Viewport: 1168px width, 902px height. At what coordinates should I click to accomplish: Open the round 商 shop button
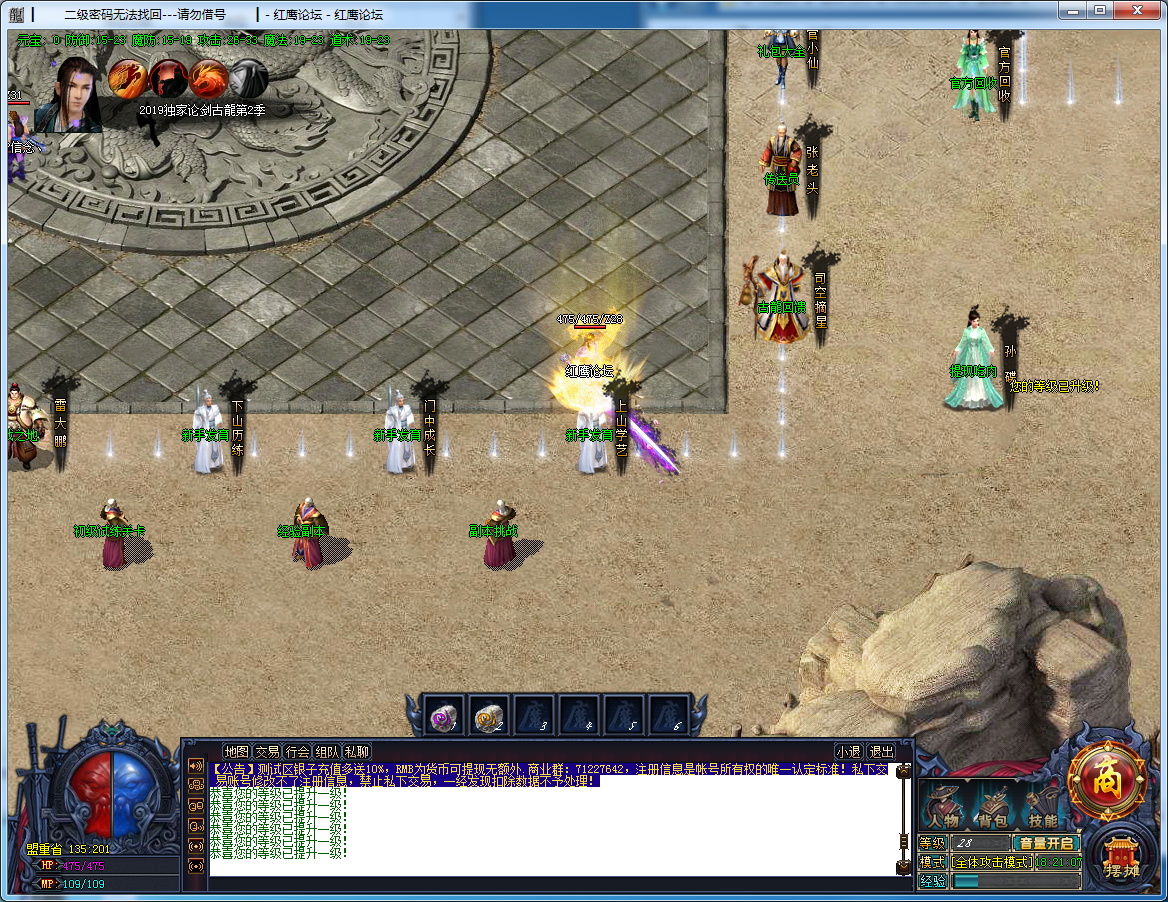point(1106,782)
